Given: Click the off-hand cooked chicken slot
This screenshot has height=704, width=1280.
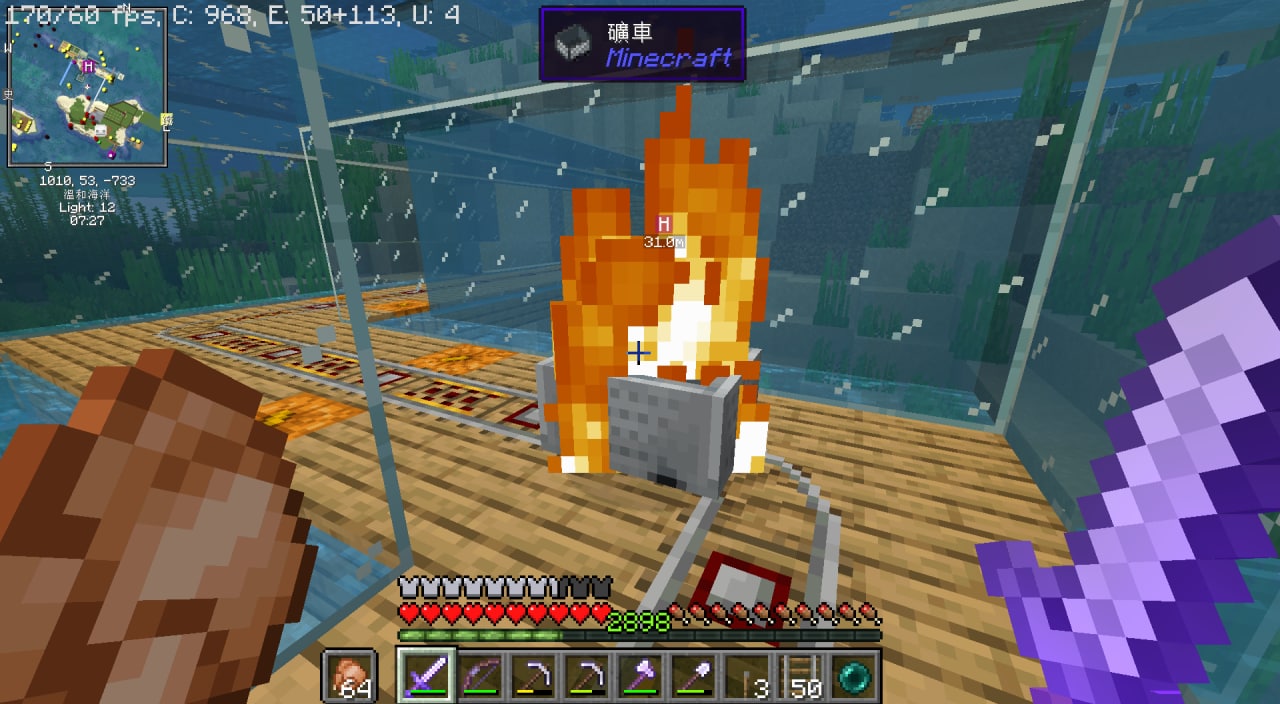Looking at the screenshot, I should pyautogui.click(x=349, y=675).
